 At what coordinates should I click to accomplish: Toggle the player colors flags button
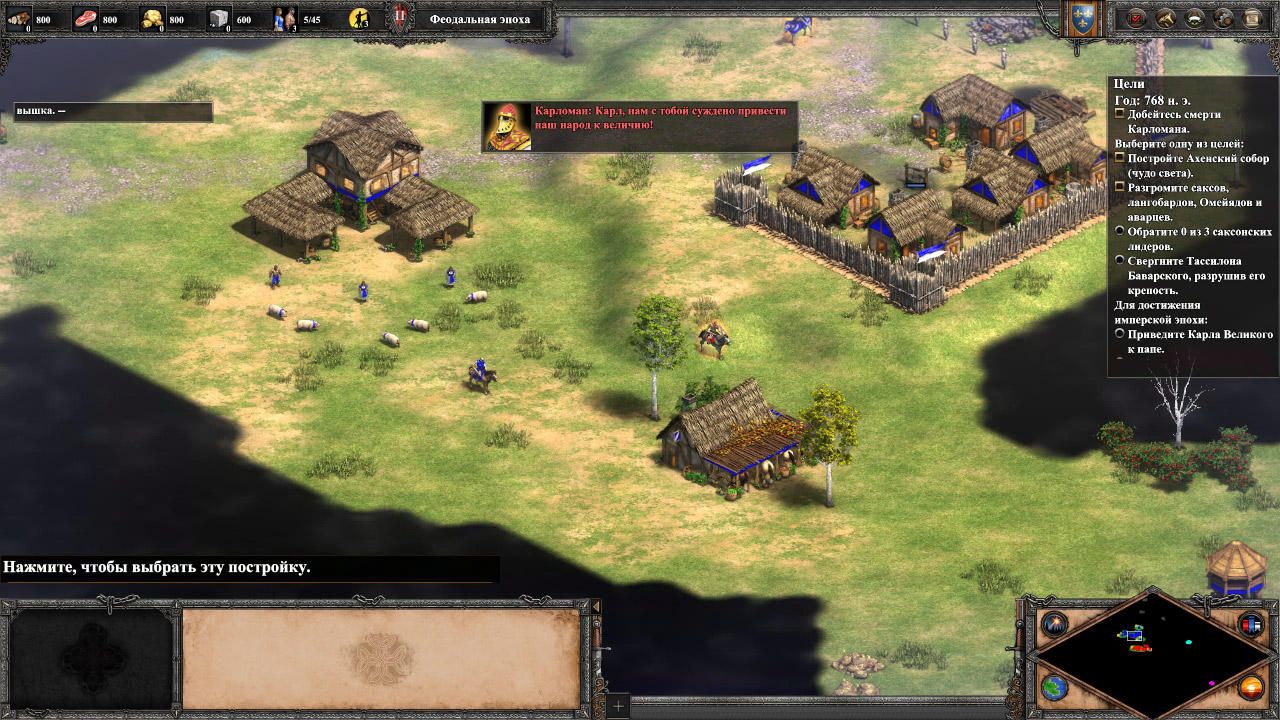(1250, 625)
